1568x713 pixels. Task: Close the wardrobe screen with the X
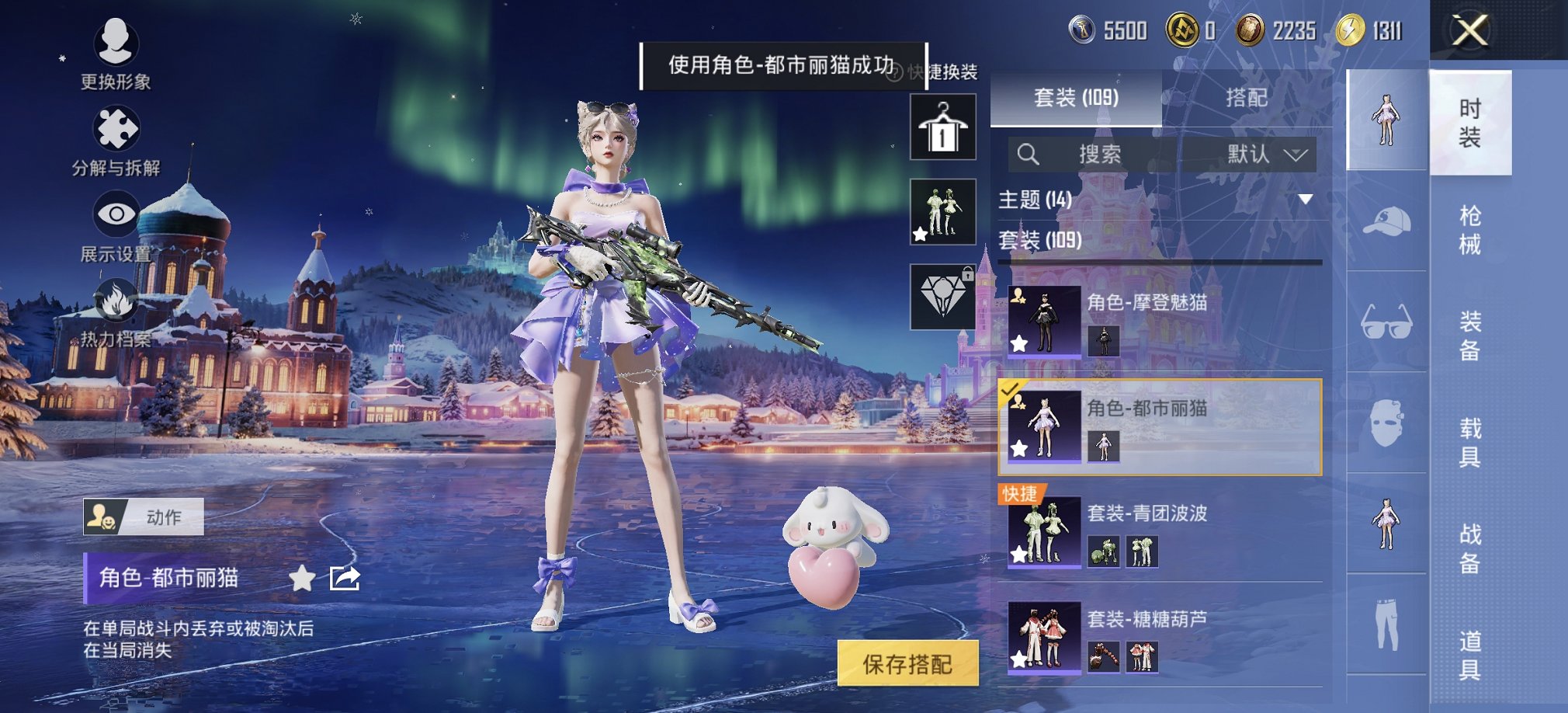click(x=1469, y=31)
